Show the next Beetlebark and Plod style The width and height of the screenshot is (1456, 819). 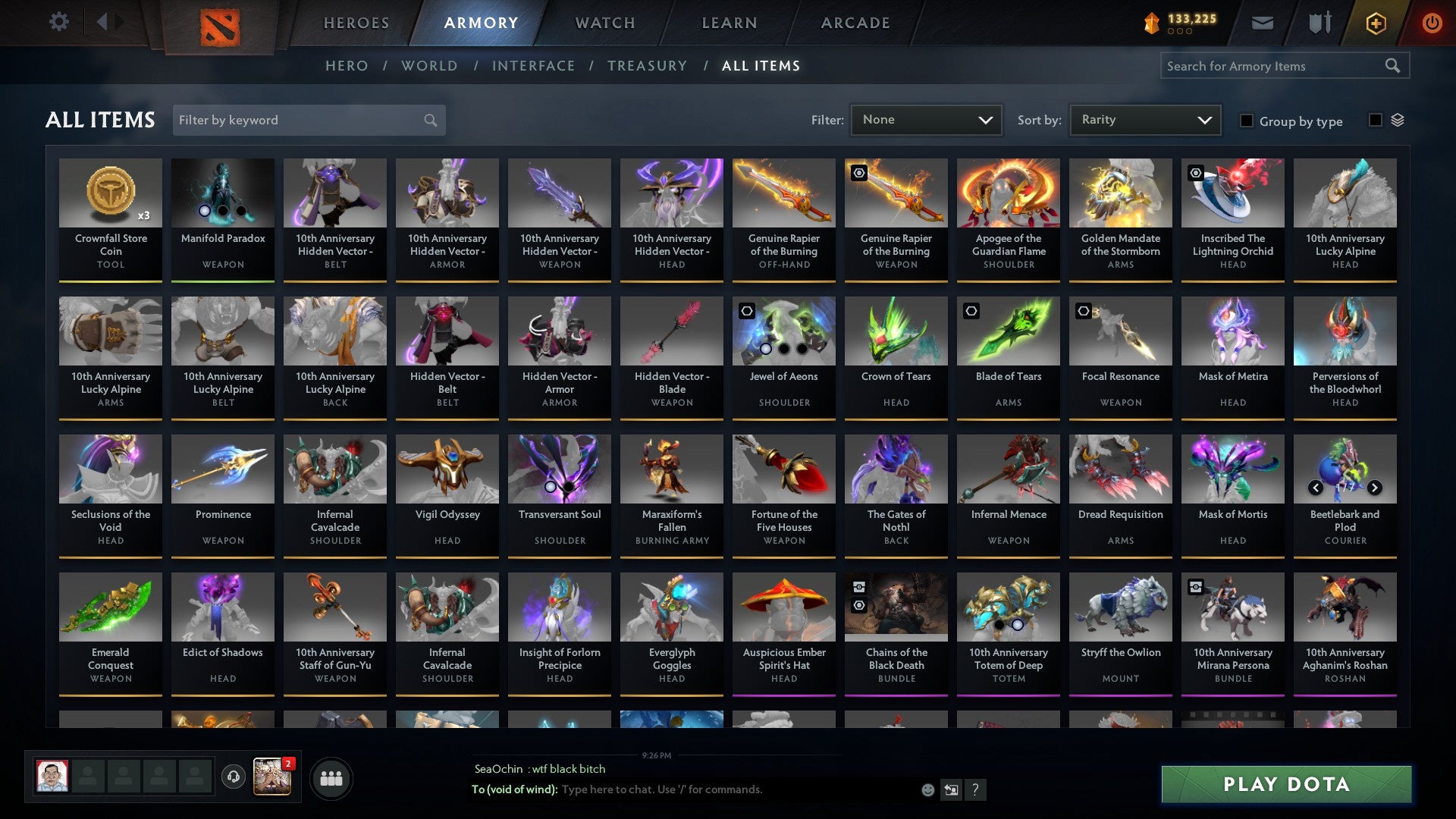click(x=1374, y=489)
